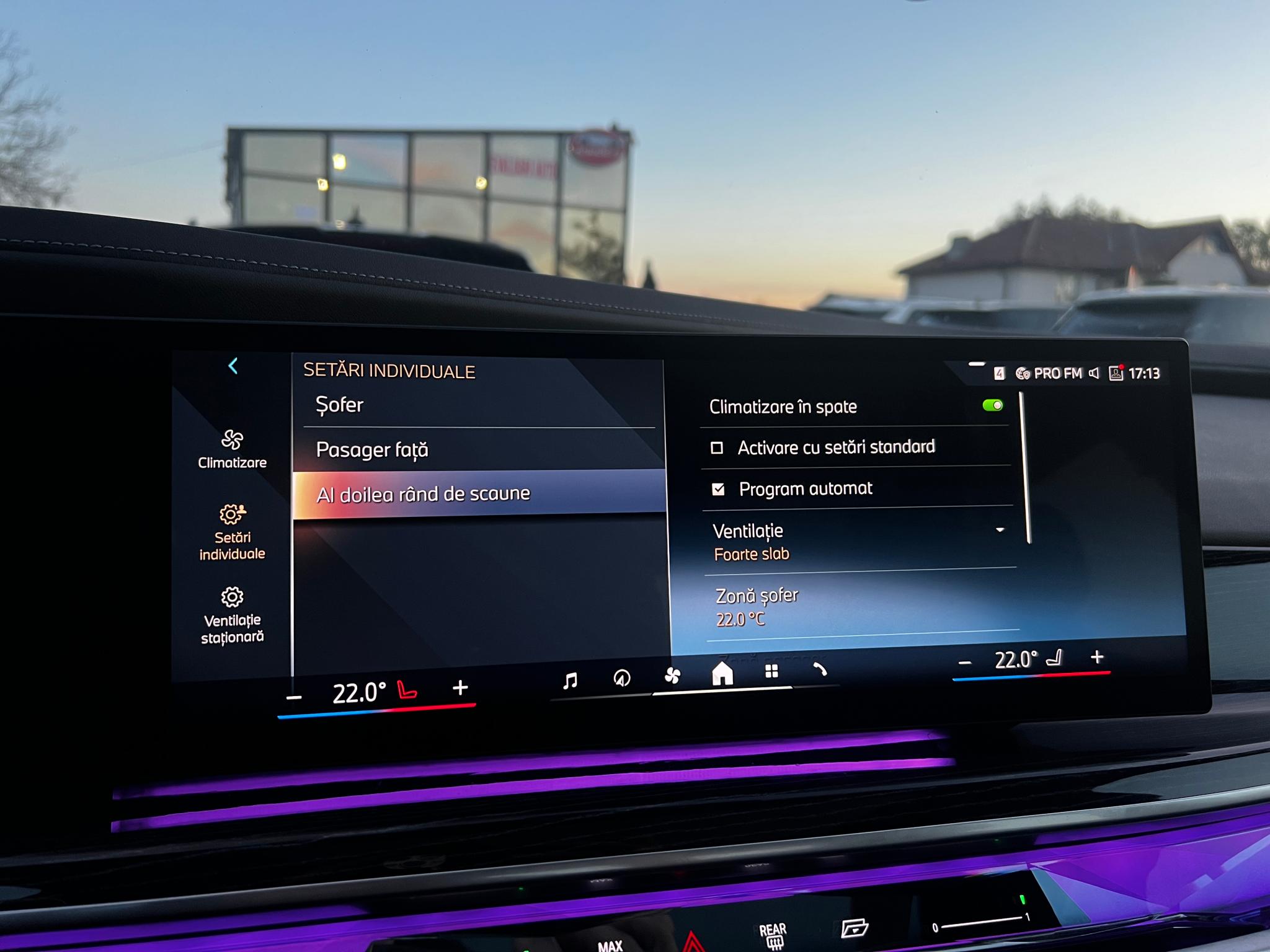The width and height of the screenshot is (1270, 952).
Task: Toggle Climatizare în spate switch
Action: [992, 405]
